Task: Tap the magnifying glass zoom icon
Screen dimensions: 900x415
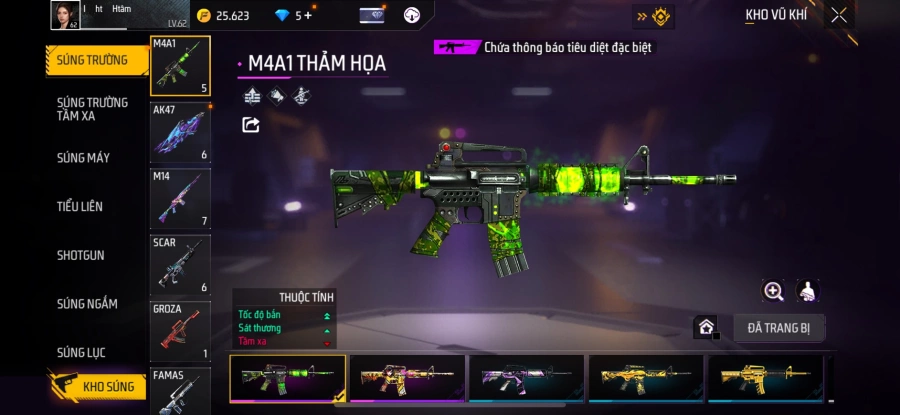Action: click(x=773, y=291)
